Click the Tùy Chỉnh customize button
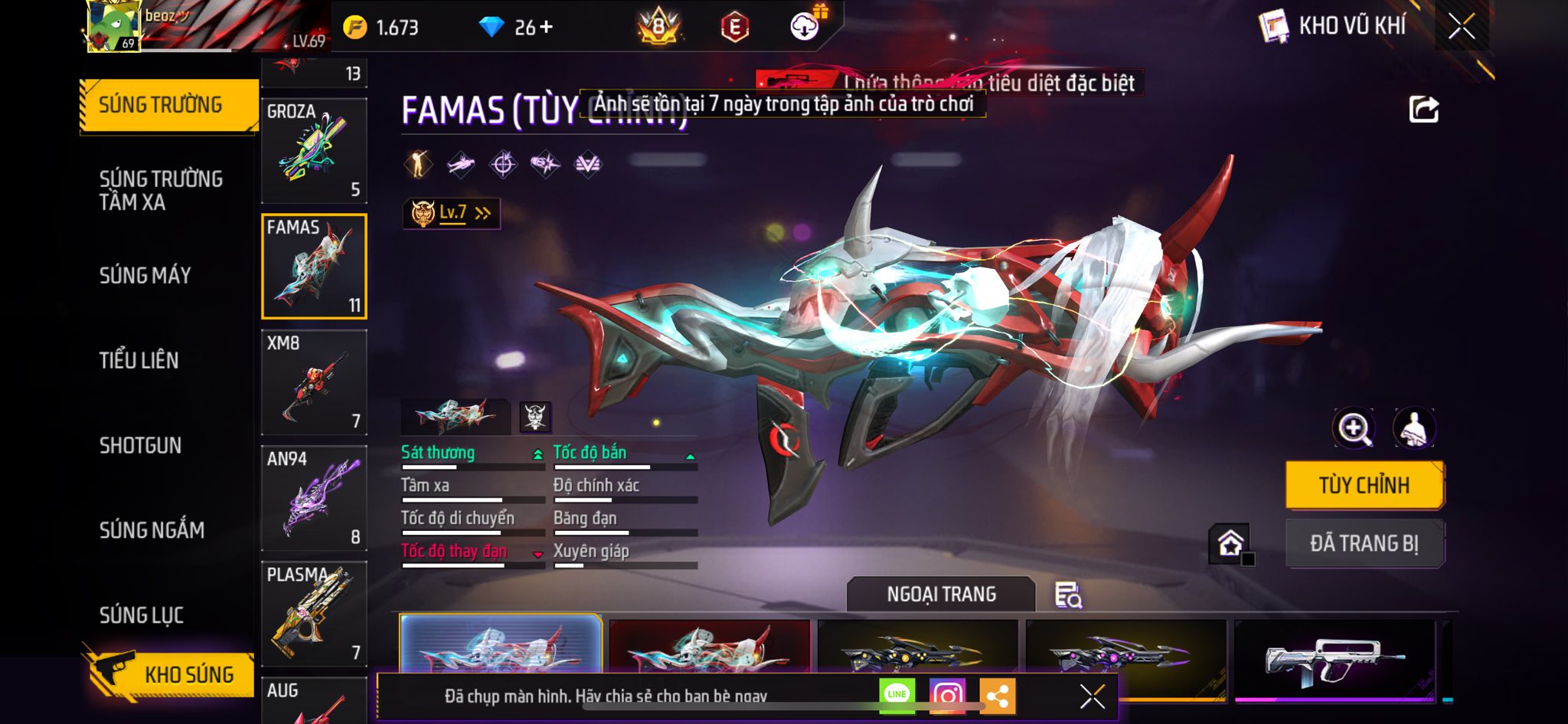The width and height of the screenshot is (1568, 724). point(1364,485)
